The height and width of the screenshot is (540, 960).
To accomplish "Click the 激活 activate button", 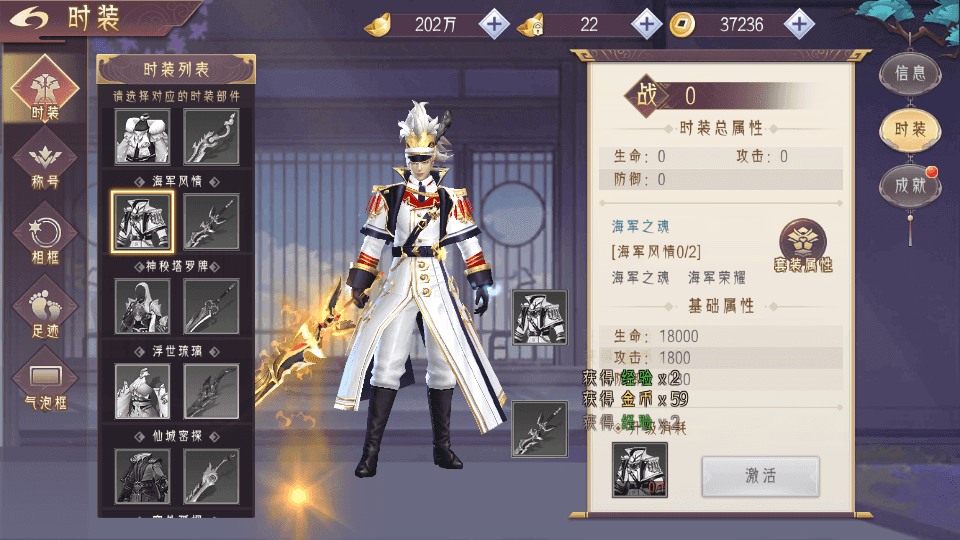I will [x=760, y=476].
